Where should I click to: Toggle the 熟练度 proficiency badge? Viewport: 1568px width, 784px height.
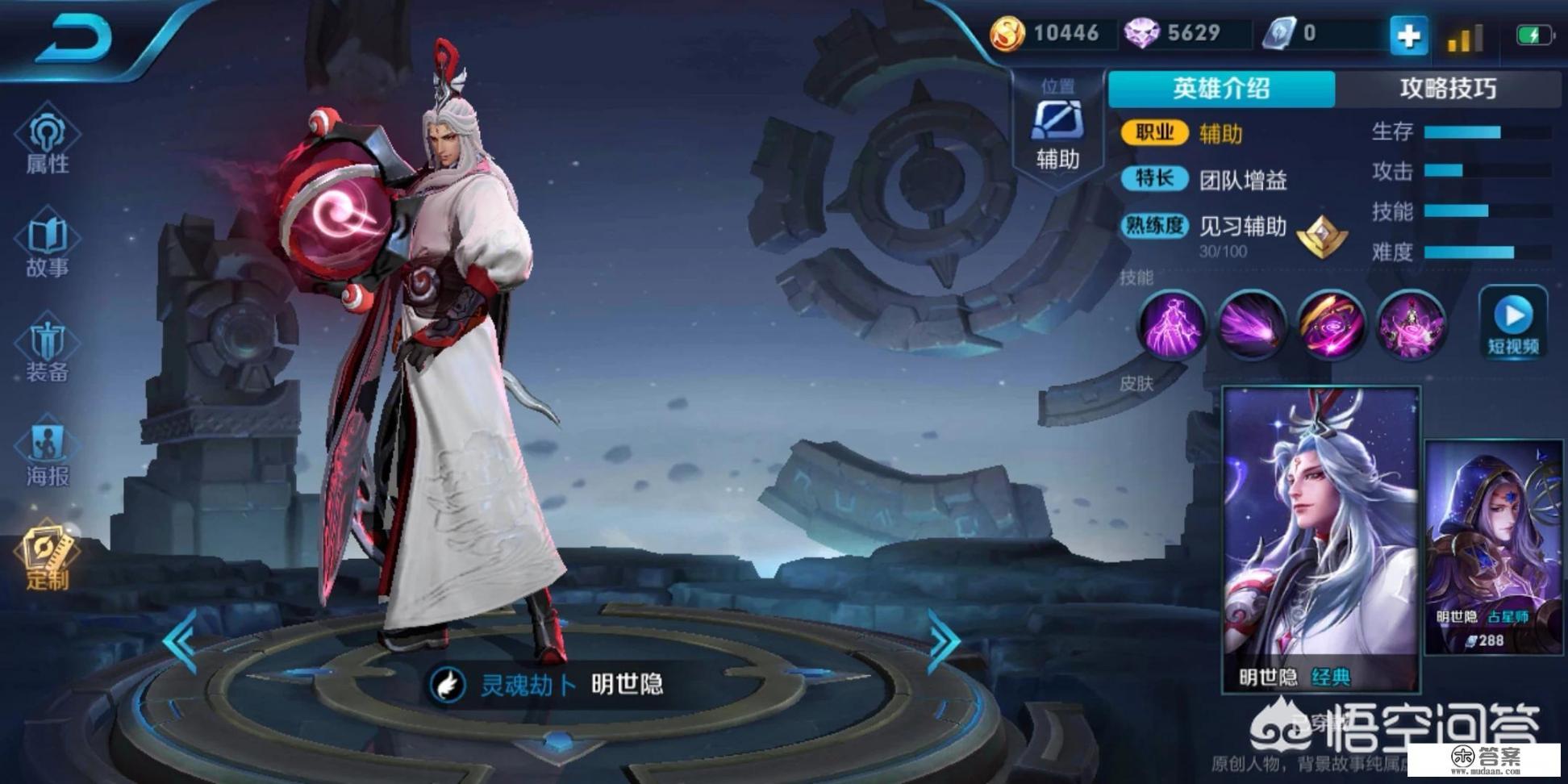tap(1153, 226)
